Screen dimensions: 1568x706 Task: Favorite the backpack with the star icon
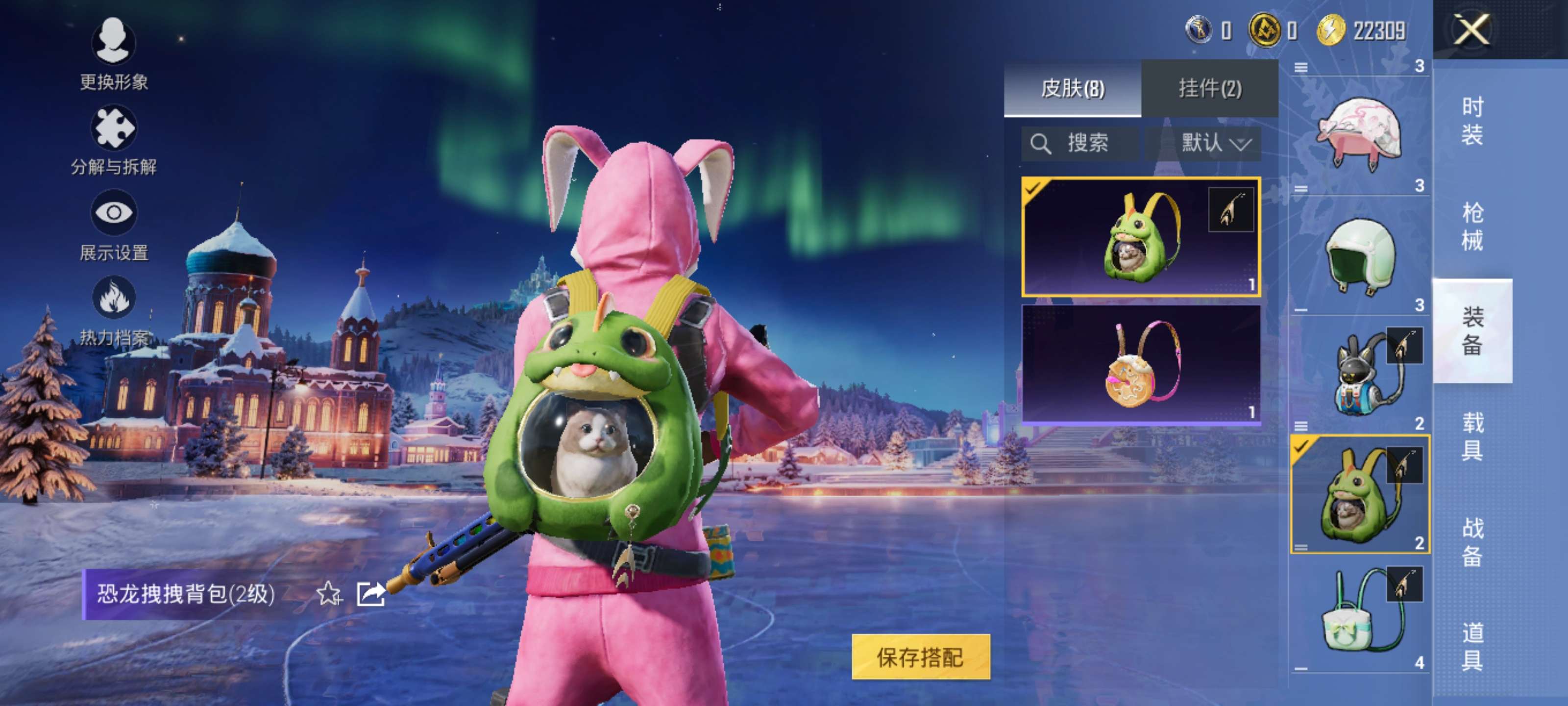pyautogui.click(x=329, y=593)
